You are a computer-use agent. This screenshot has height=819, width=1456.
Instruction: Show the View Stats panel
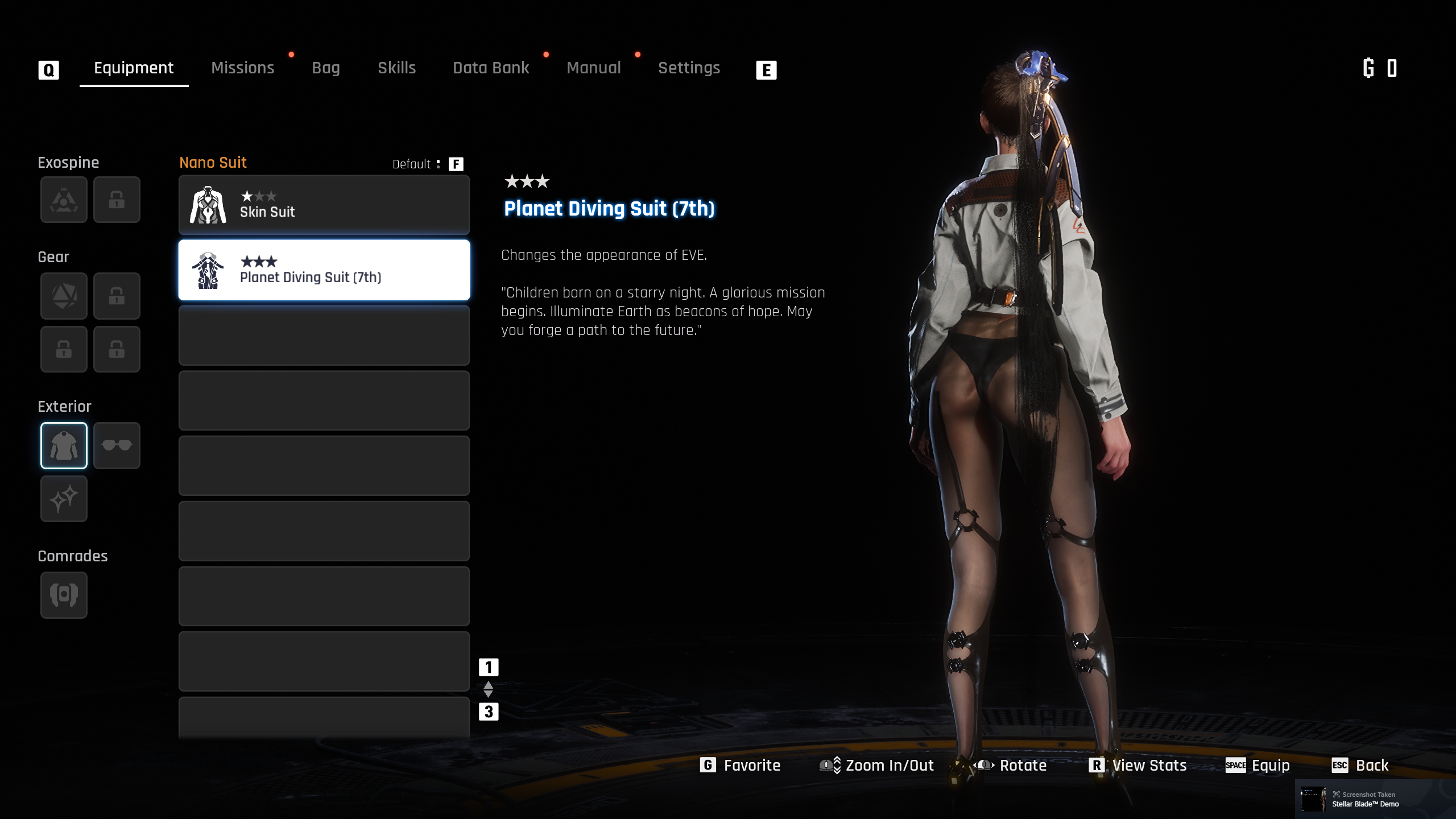pyautogui.click(x=1138, y=766)
